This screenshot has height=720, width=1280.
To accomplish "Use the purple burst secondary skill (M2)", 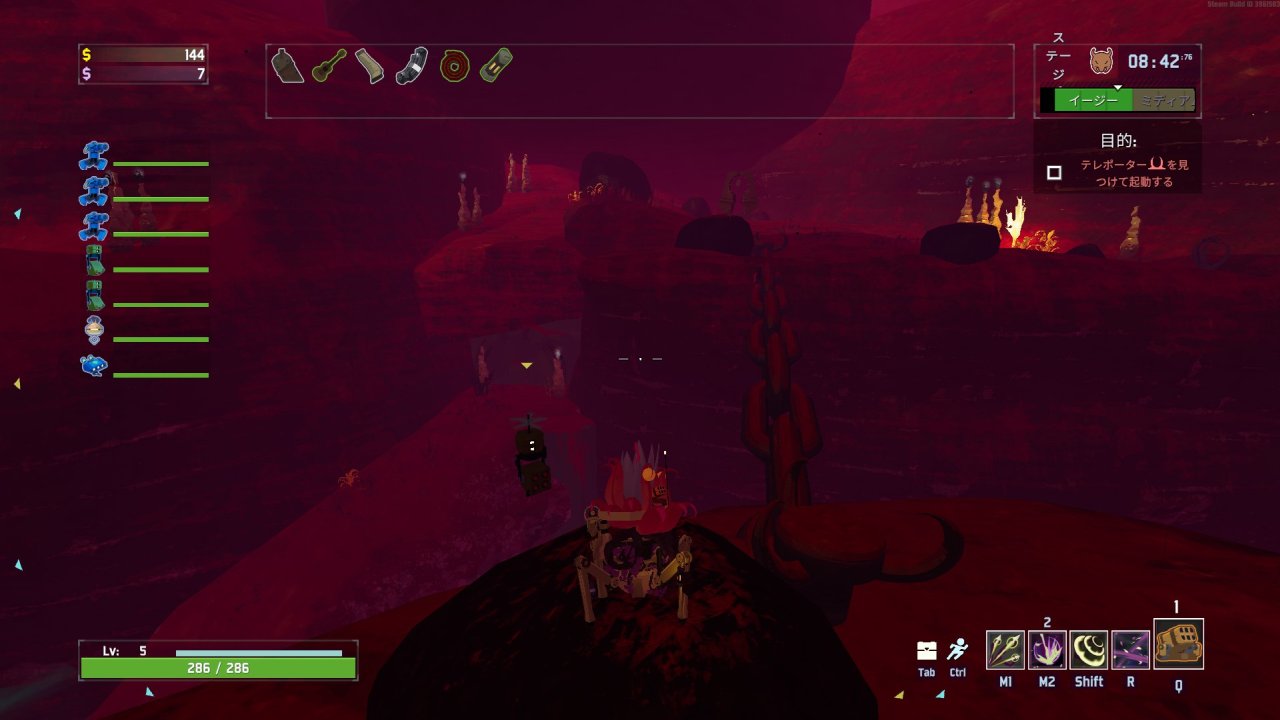I will (x=1047, y=650).
